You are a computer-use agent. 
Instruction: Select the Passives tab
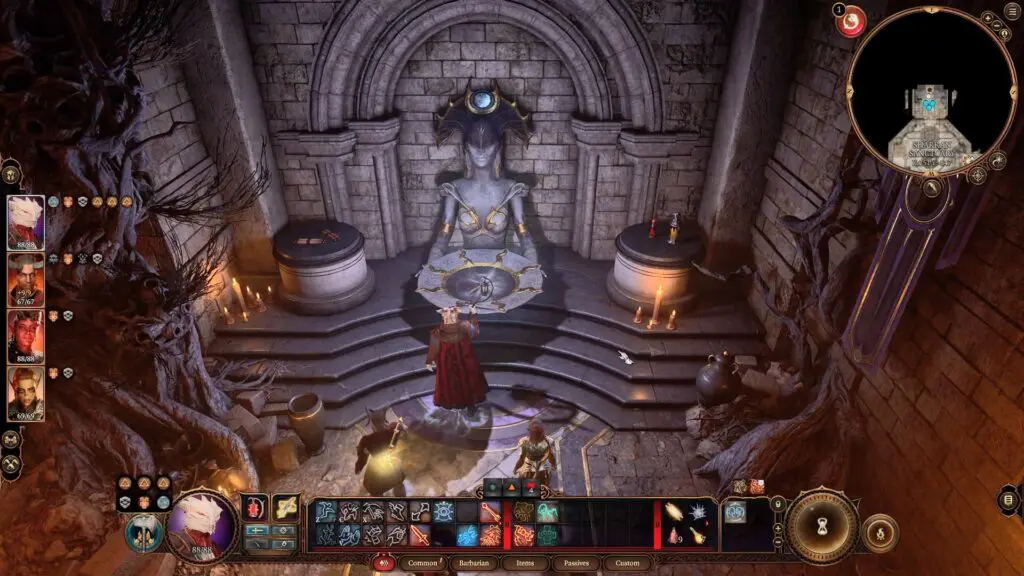[x=579, y=563]
